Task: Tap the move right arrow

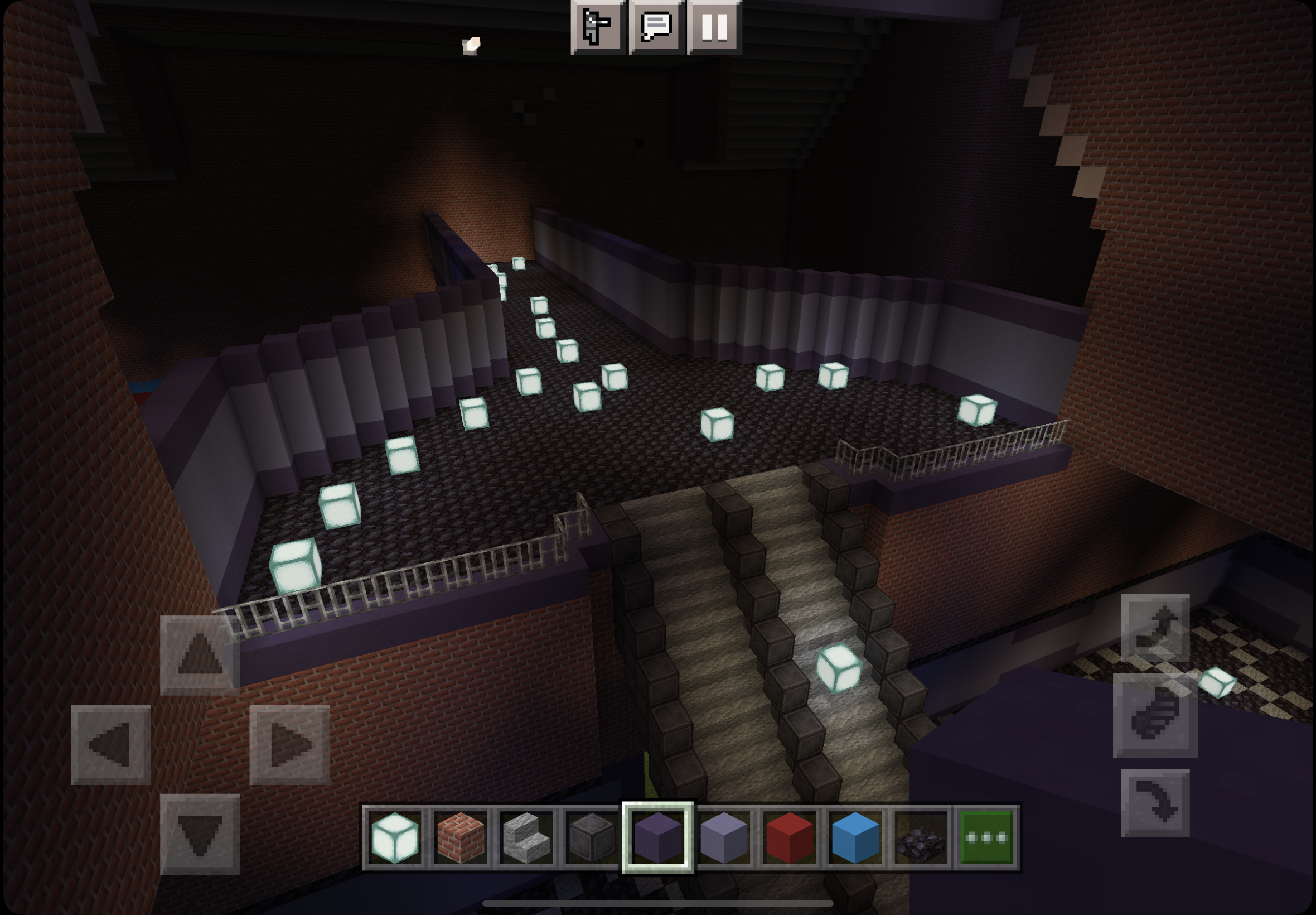Action: 289,744
